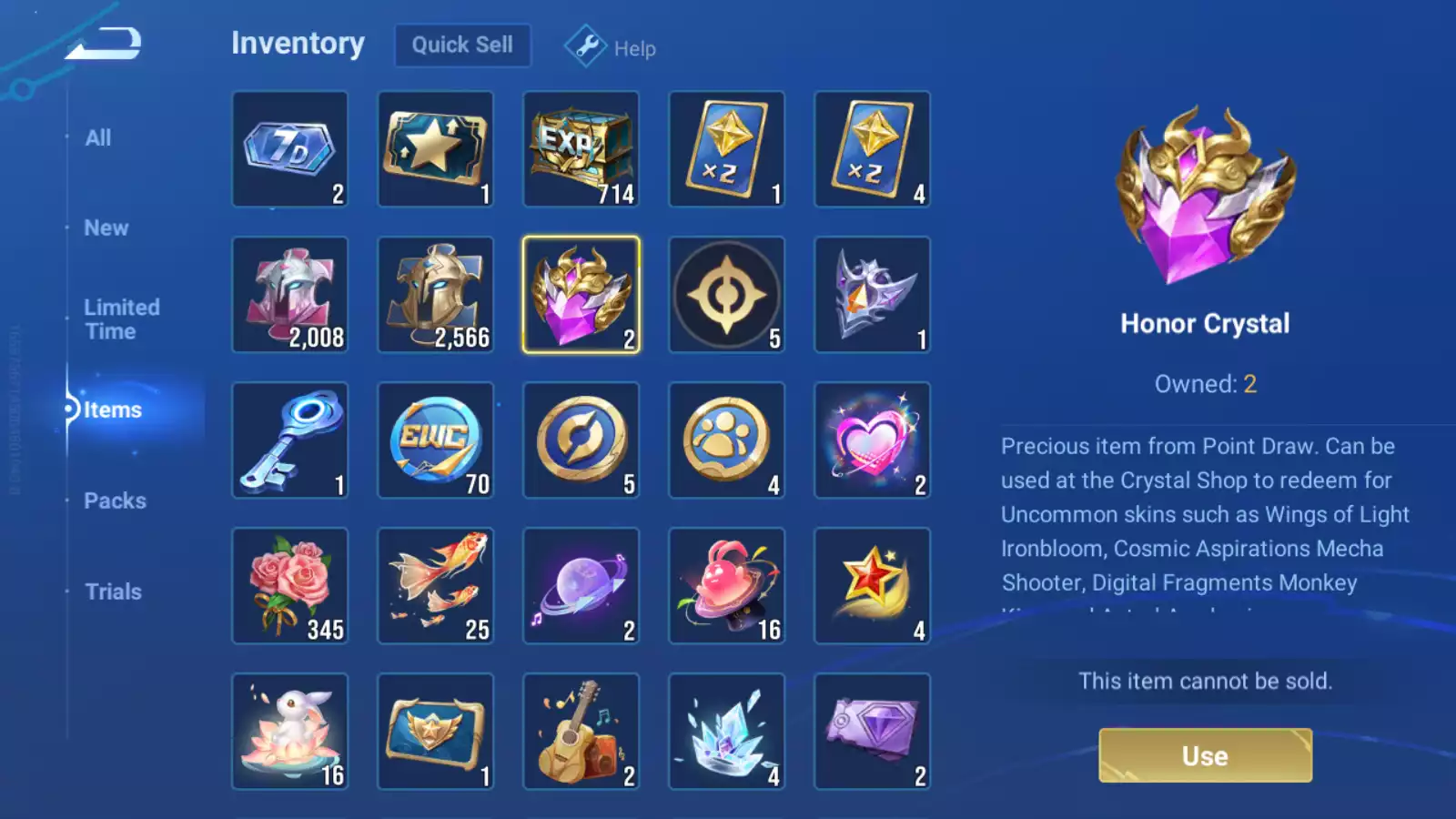Open the Trials tab
This screenshot has height=819, width=1456.
pyautogui.click(x=113, y=591)
